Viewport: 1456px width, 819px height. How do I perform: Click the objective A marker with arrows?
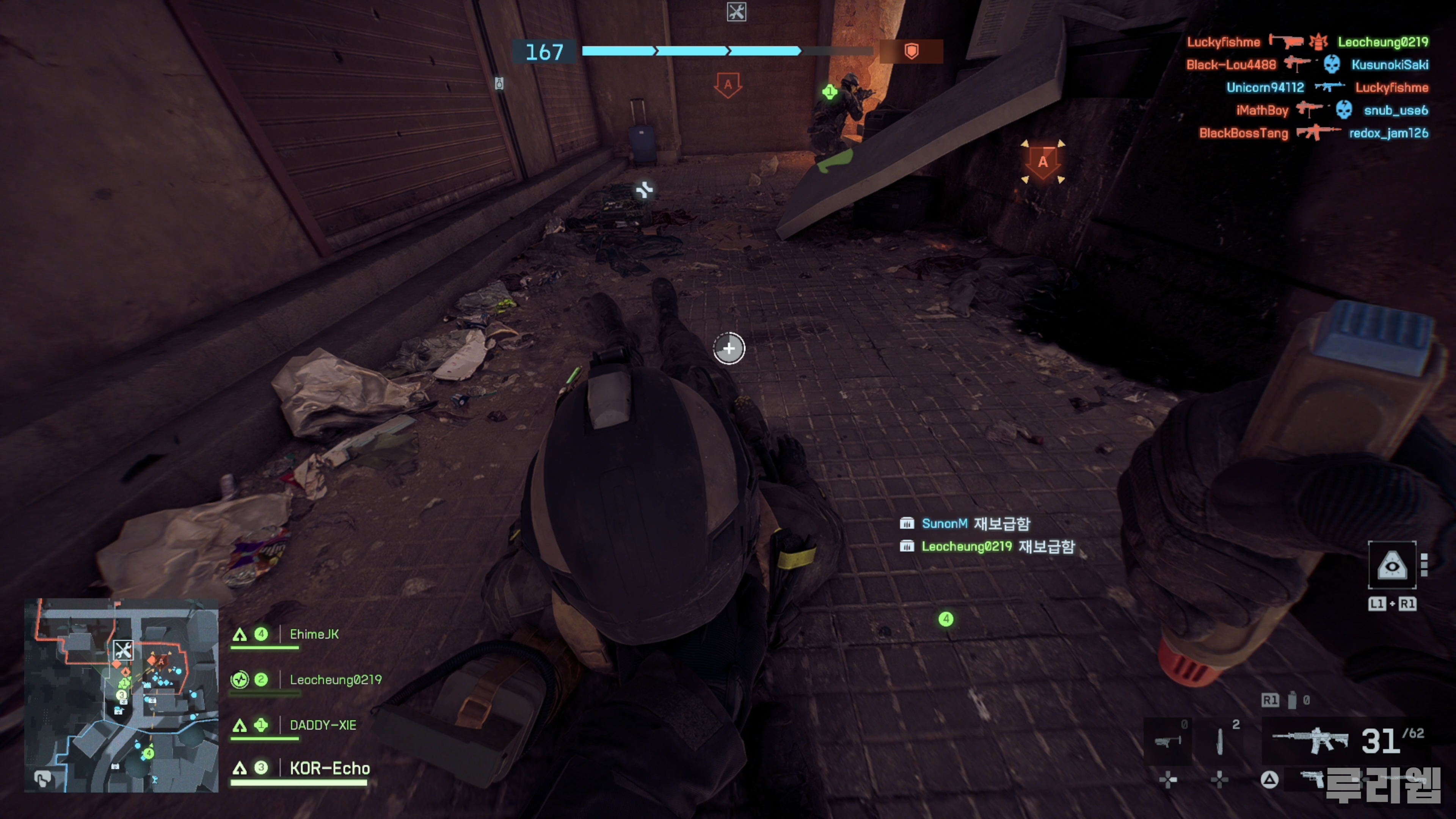(1043, 162)
